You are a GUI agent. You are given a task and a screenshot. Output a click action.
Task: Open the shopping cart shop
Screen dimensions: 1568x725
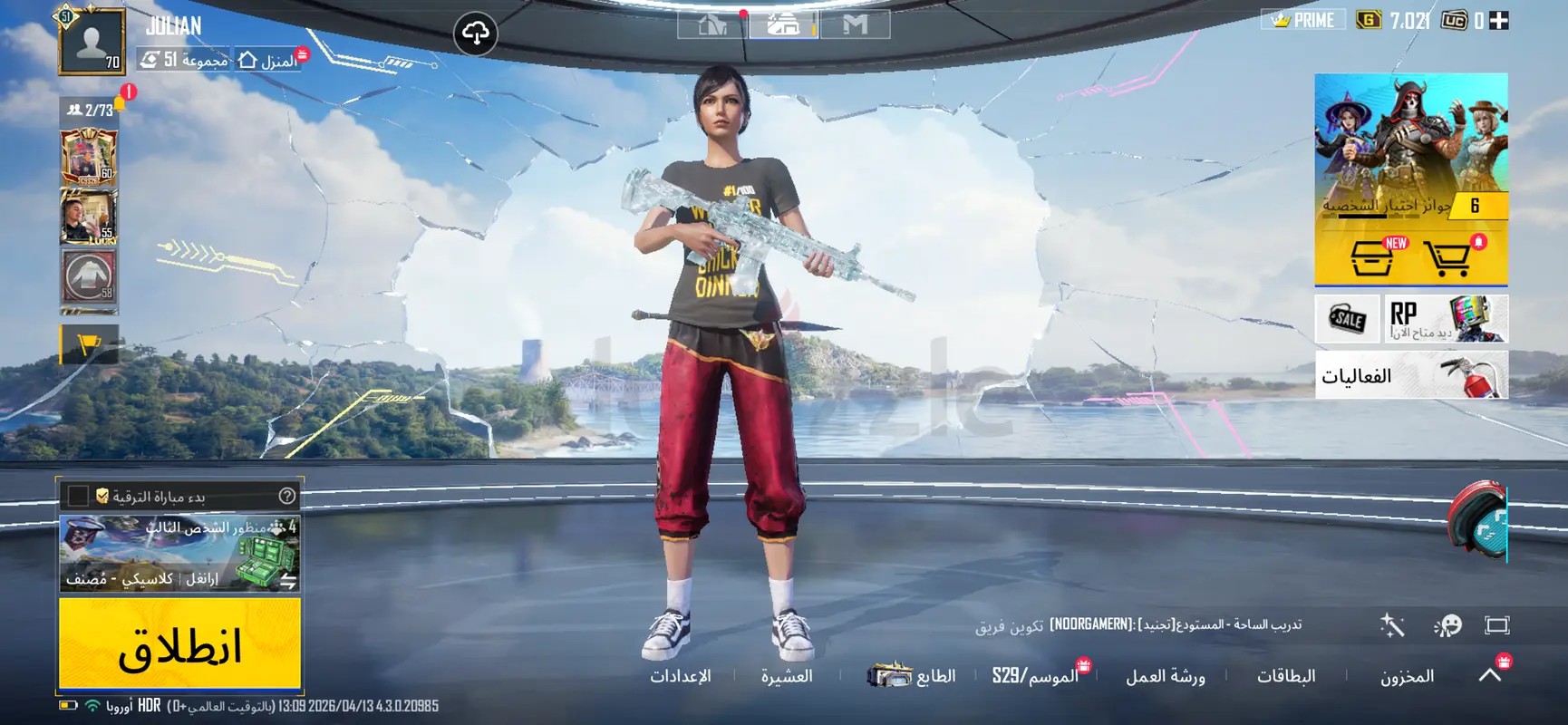coord(1447,259)
